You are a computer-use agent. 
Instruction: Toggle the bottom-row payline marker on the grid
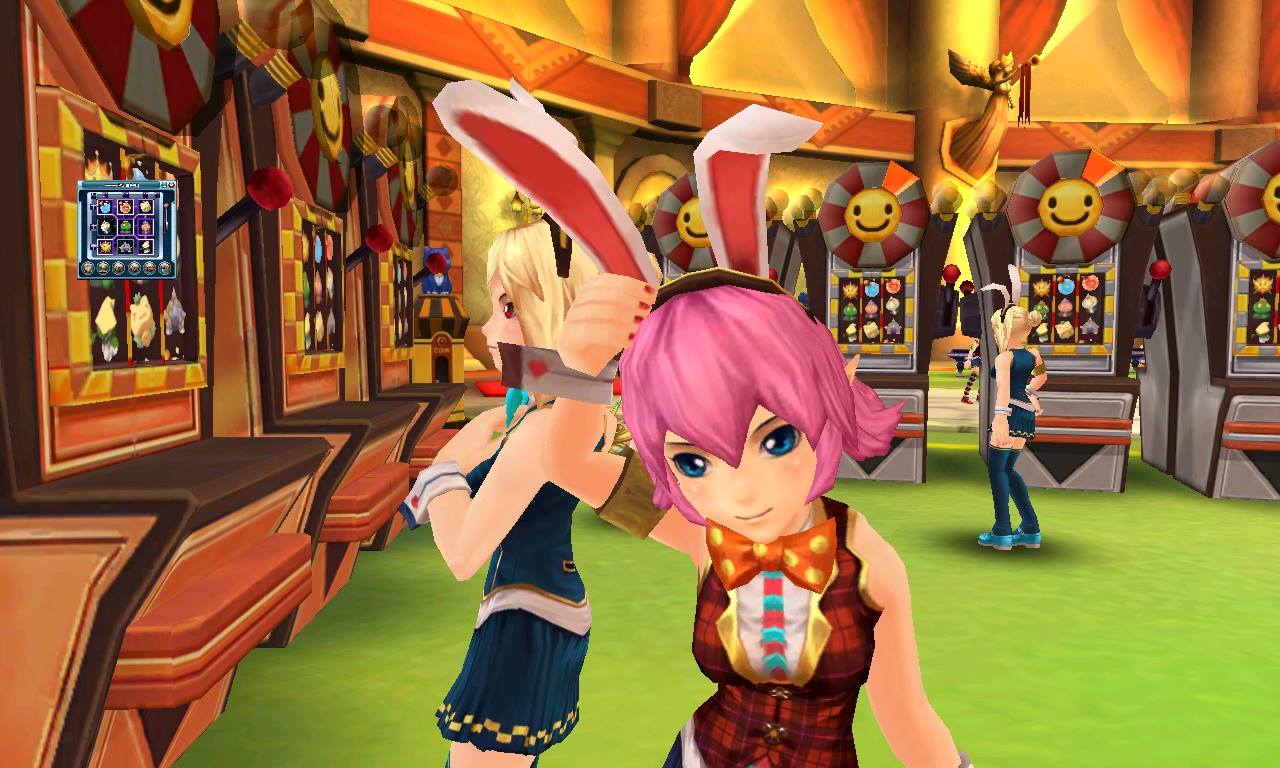click(93, 245)
